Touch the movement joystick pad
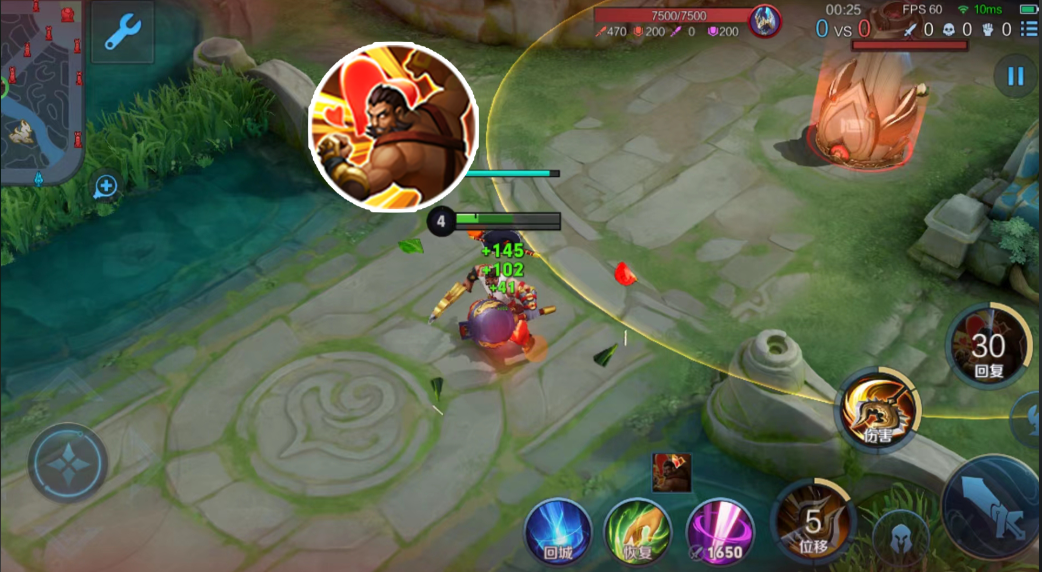This screenshot has height=572, width=1042. [x=67, y=463]
